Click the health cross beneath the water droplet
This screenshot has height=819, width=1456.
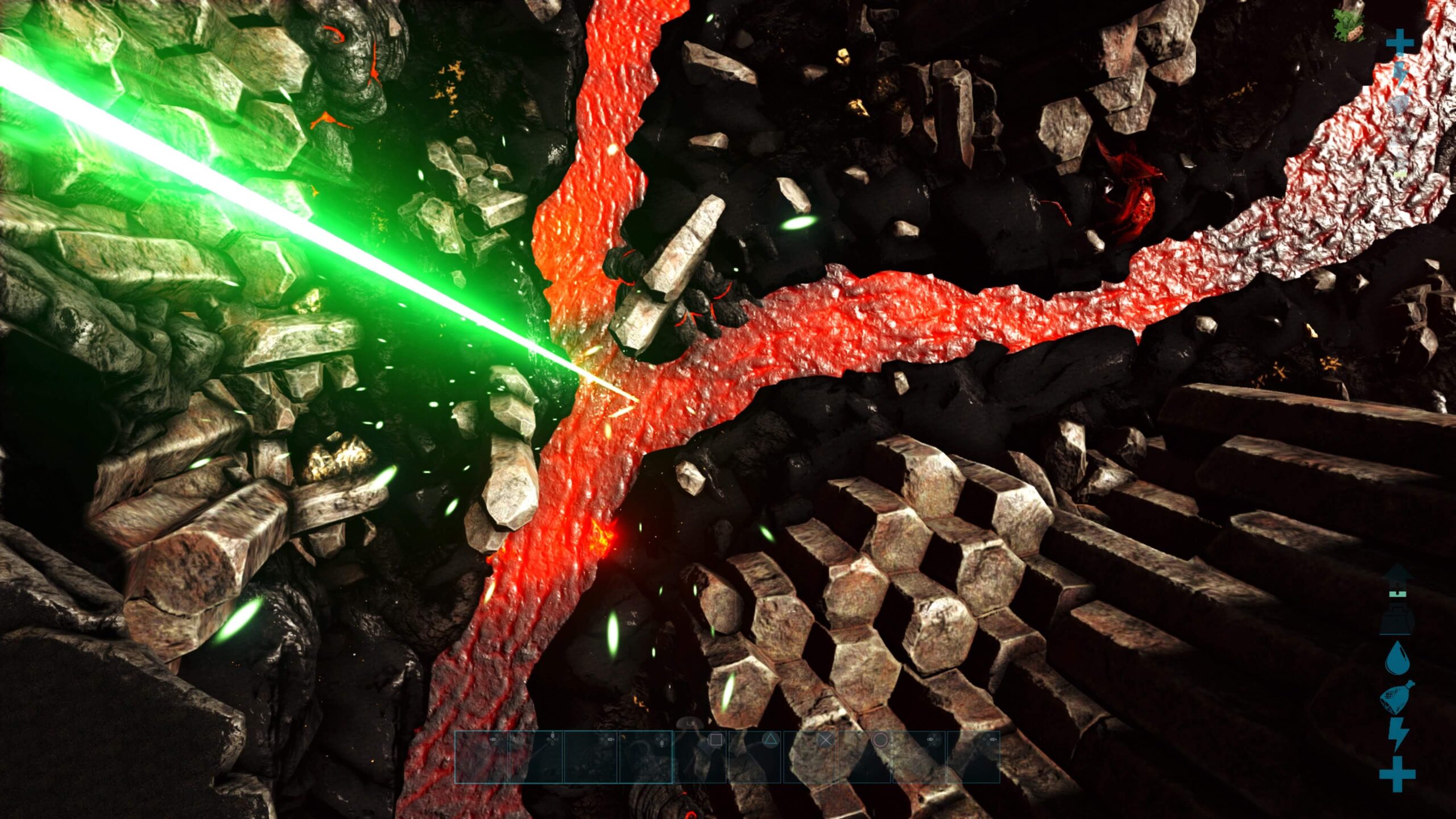(x=1397, y=773)
